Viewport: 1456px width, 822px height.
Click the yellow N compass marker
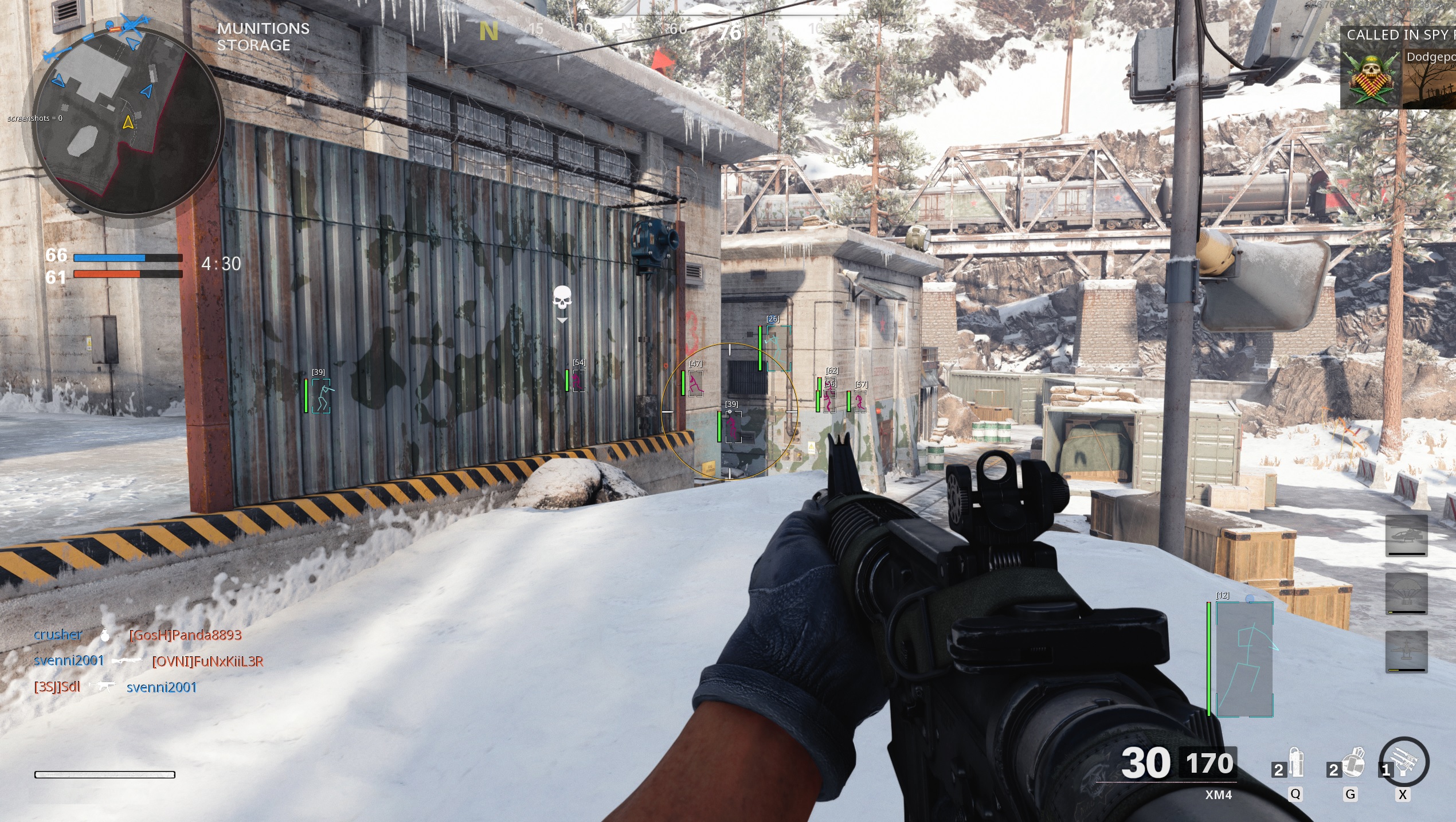(488, 32)
